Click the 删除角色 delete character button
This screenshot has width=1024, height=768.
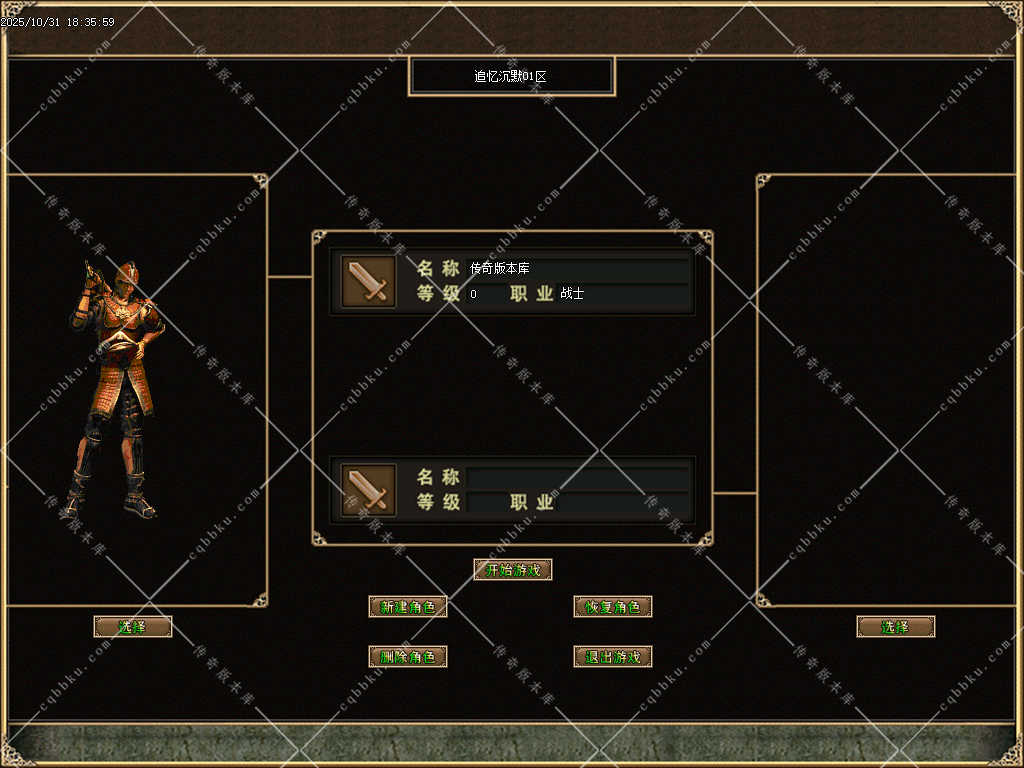coord(408,657)
